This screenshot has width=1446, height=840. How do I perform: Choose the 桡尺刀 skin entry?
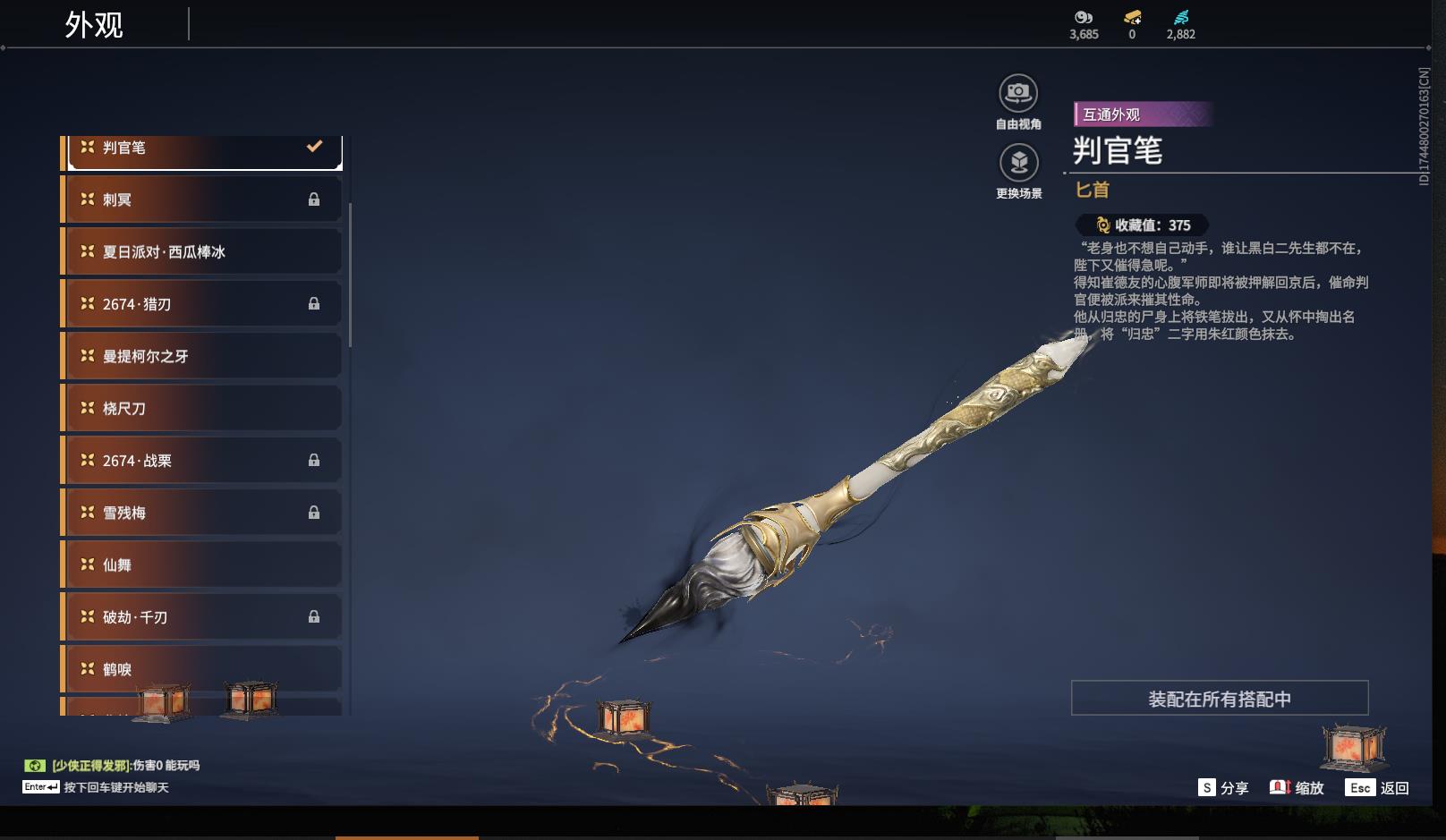(204, 408)
